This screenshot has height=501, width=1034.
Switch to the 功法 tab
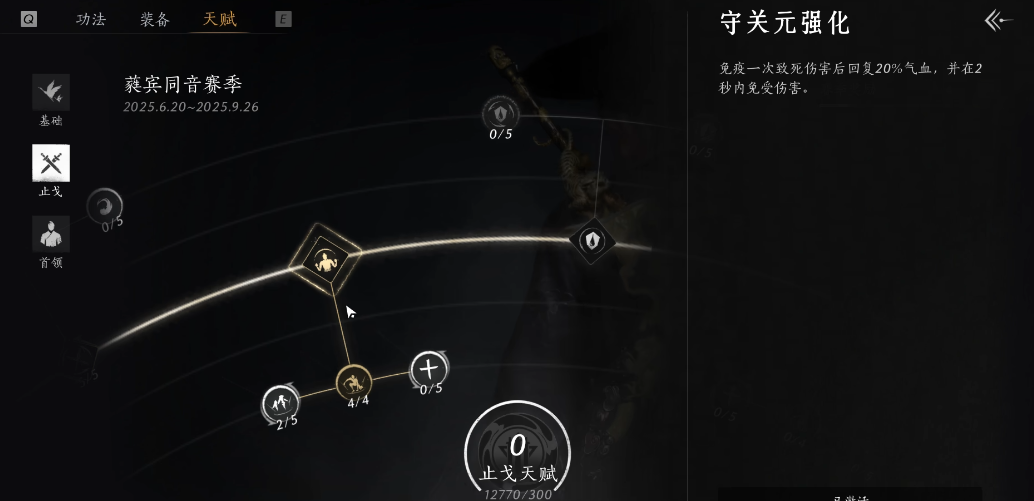91,19
